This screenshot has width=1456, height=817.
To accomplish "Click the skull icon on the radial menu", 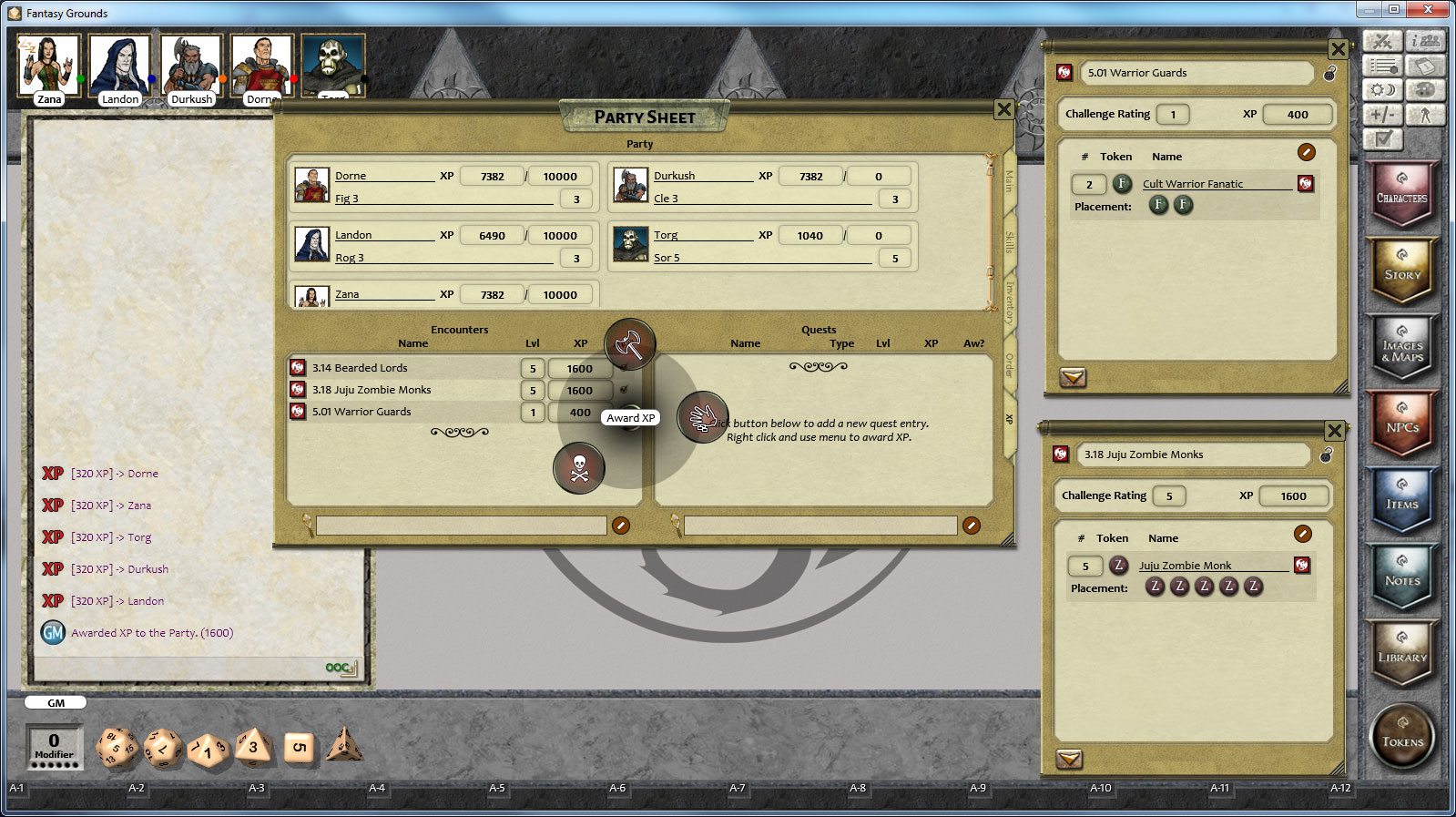I will 580,469.
